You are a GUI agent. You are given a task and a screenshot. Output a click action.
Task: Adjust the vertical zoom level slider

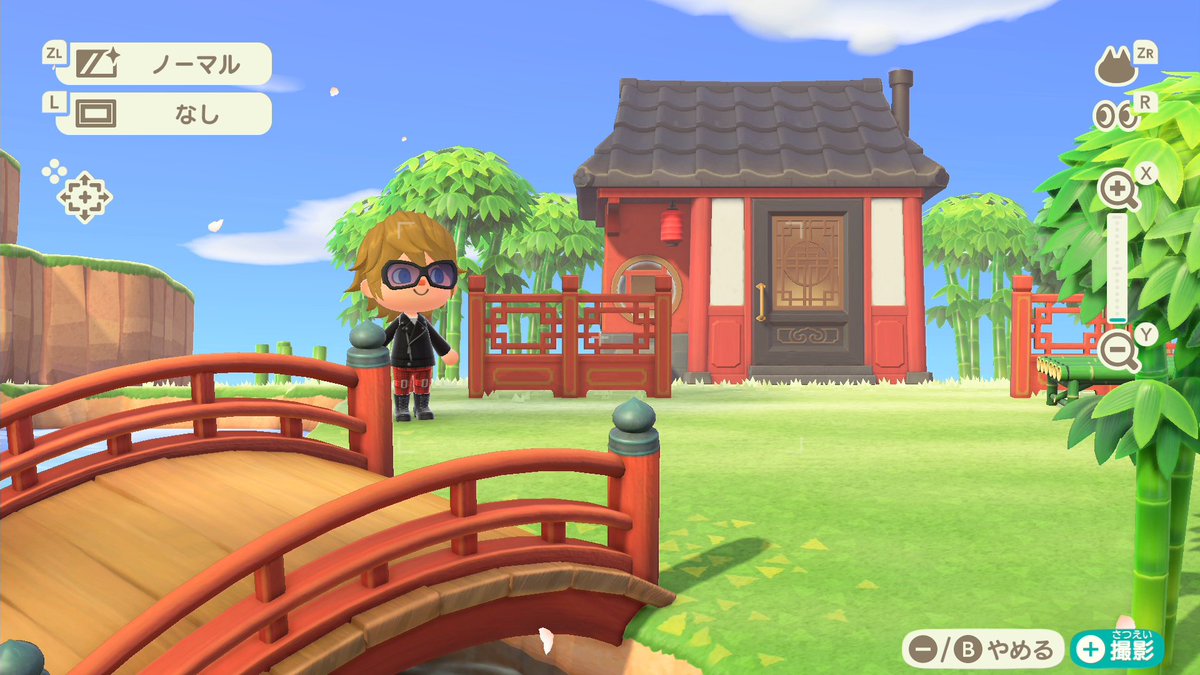click(1117, 270)
